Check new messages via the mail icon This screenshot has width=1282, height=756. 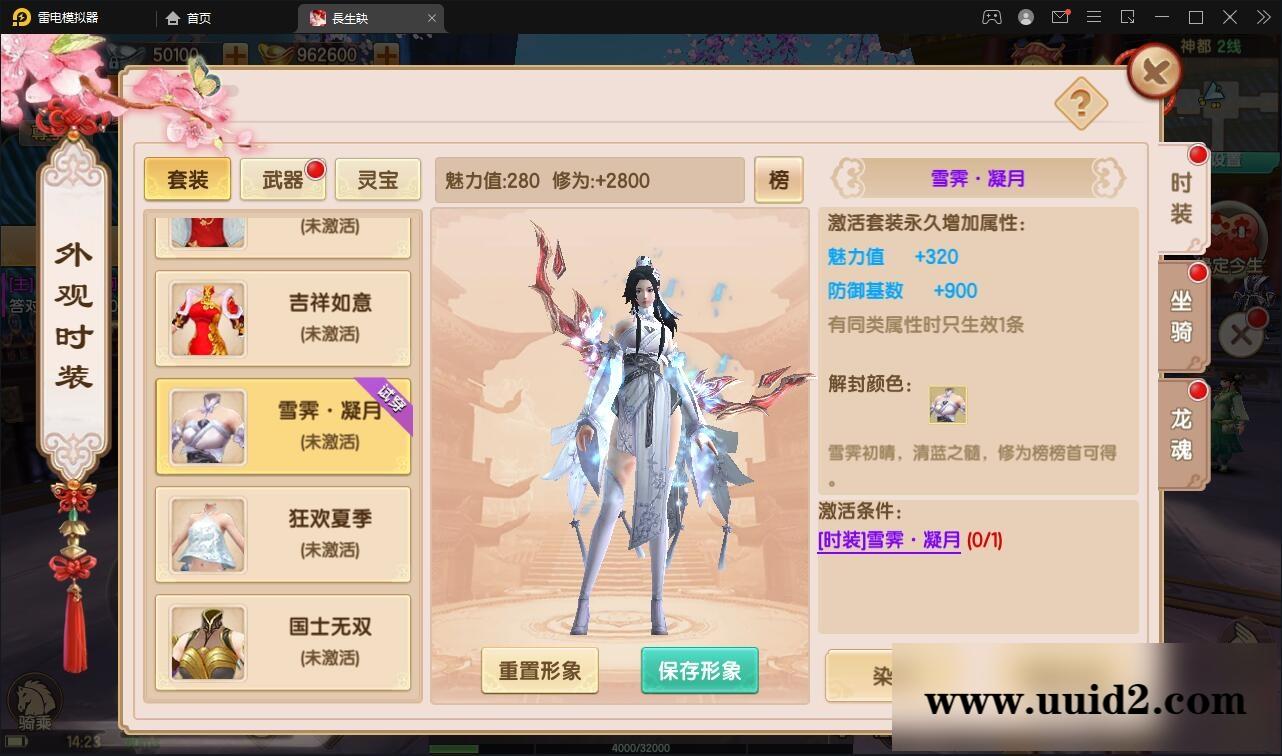pos(1060,17)
